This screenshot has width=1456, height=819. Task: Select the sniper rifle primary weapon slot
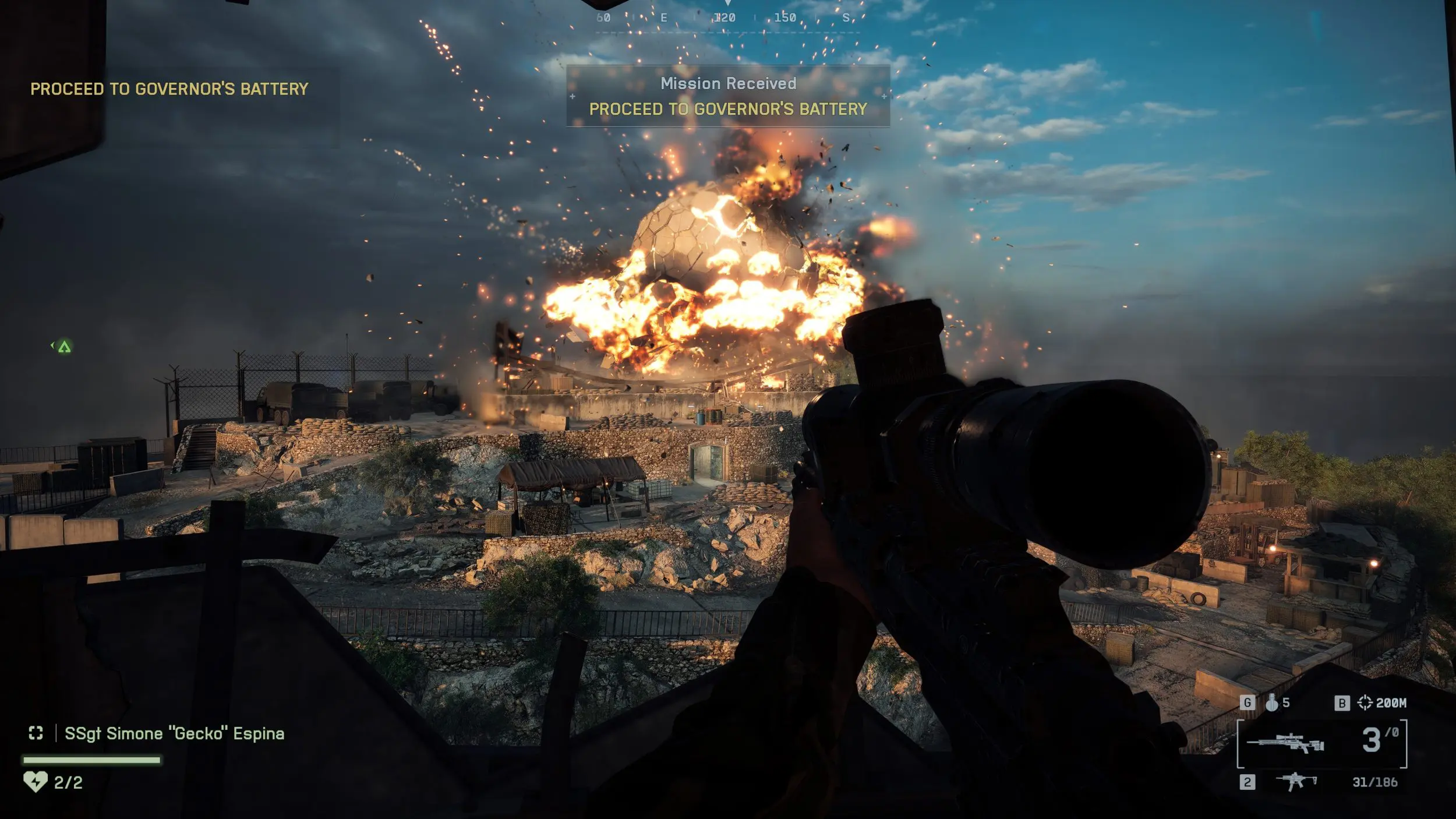1285,743
